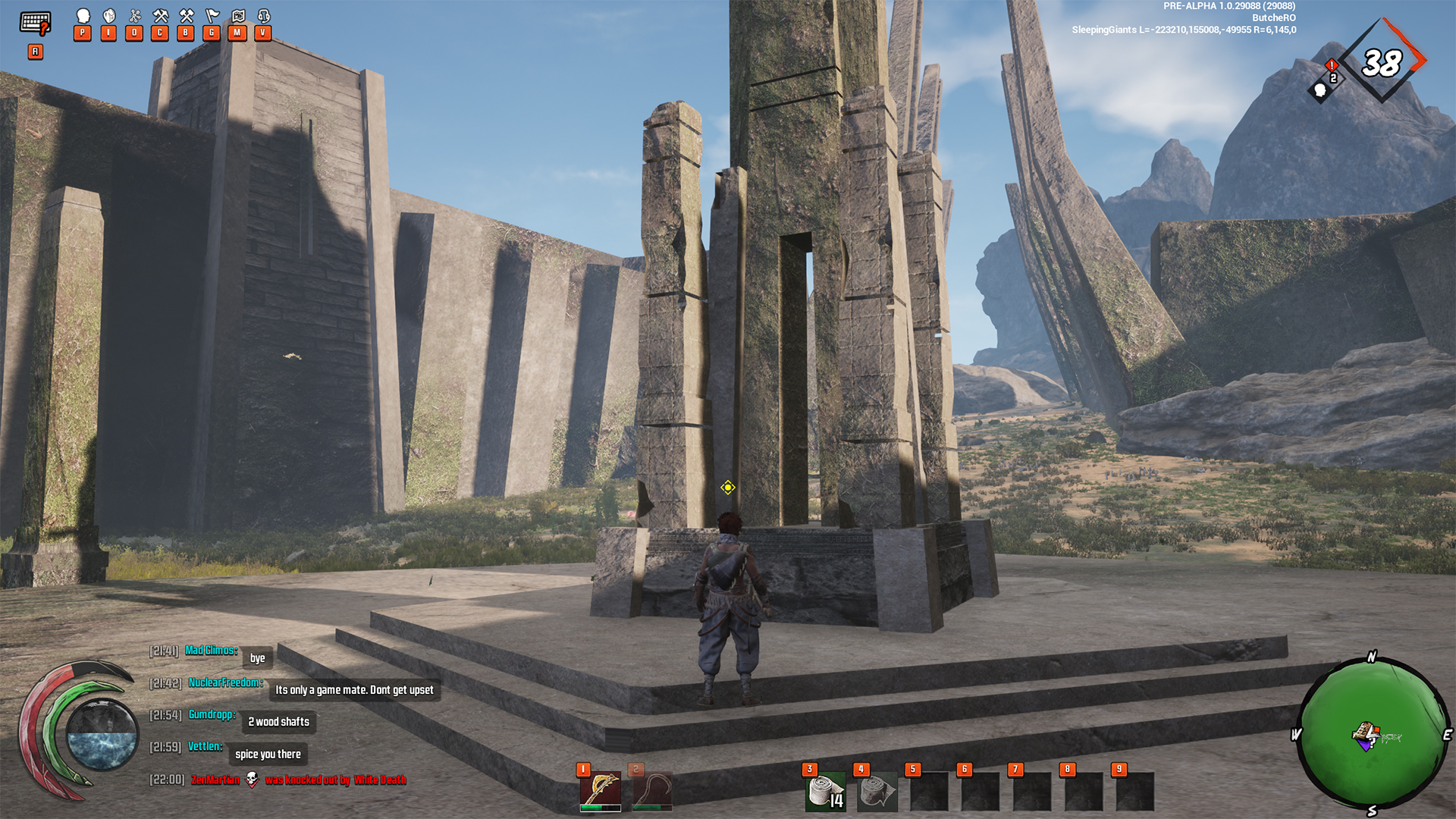
Task: Open the guild flag icon
Action: [x=212, y=16]
